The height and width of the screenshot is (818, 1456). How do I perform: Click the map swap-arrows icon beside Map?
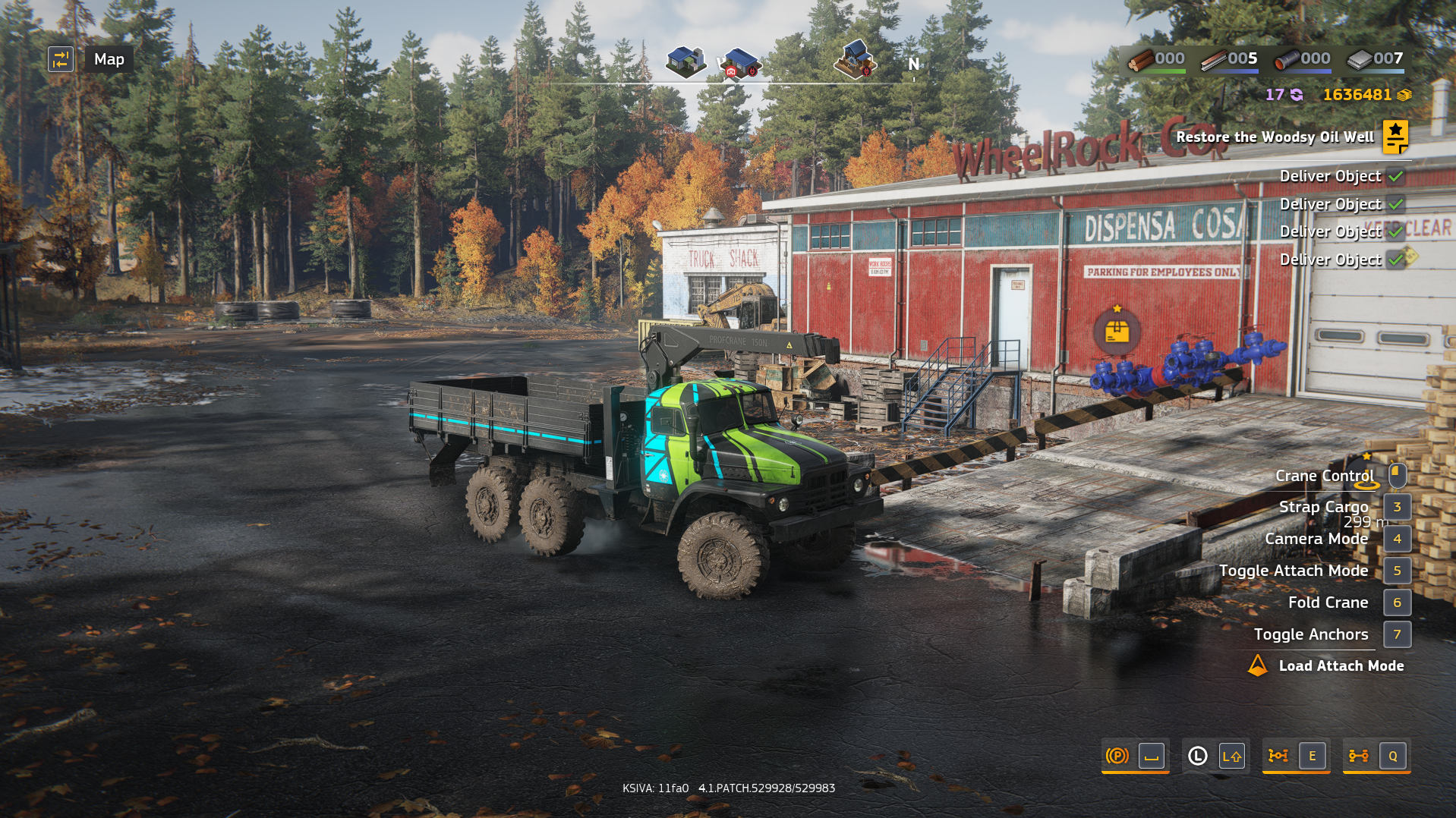(x=61, y=58)
